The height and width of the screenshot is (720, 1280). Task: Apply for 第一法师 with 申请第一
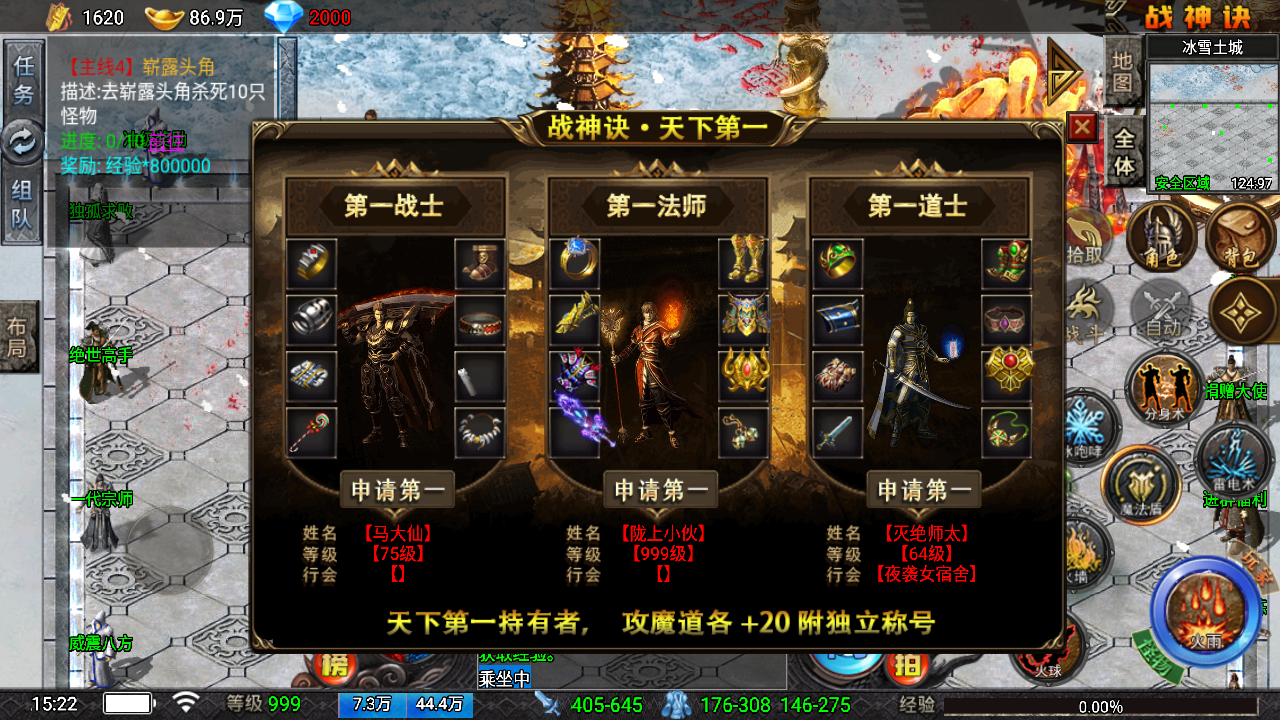point(660,490)
